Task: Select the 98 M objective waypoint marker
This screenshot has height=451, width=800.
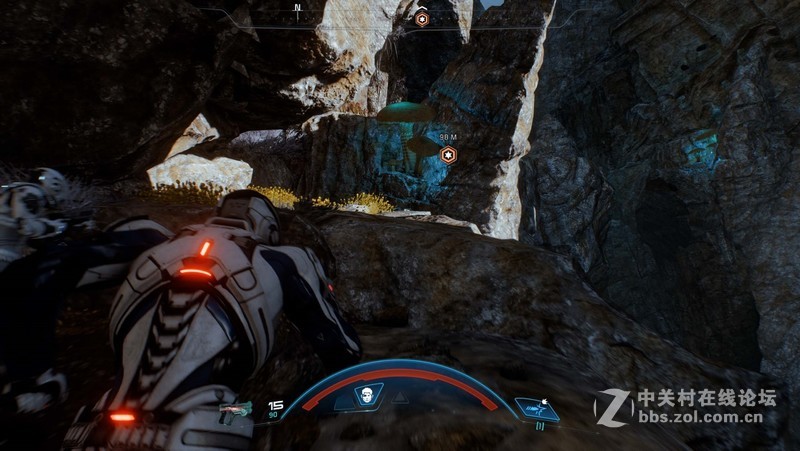Action: coord(448,155)
